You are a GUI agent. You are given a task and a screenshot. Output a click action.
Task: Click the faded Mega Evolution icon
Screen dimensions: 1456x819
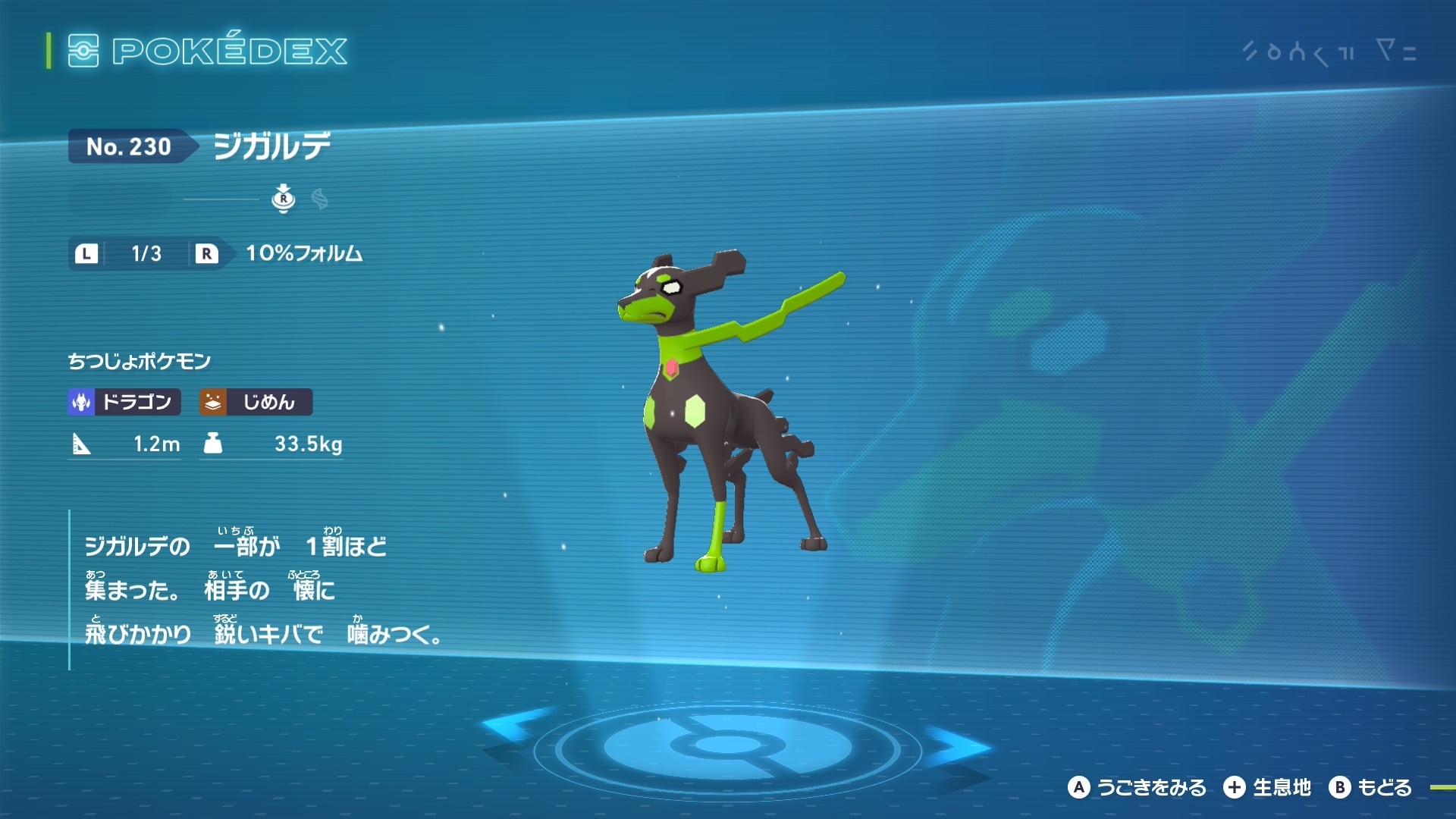[x=319, y=199]
